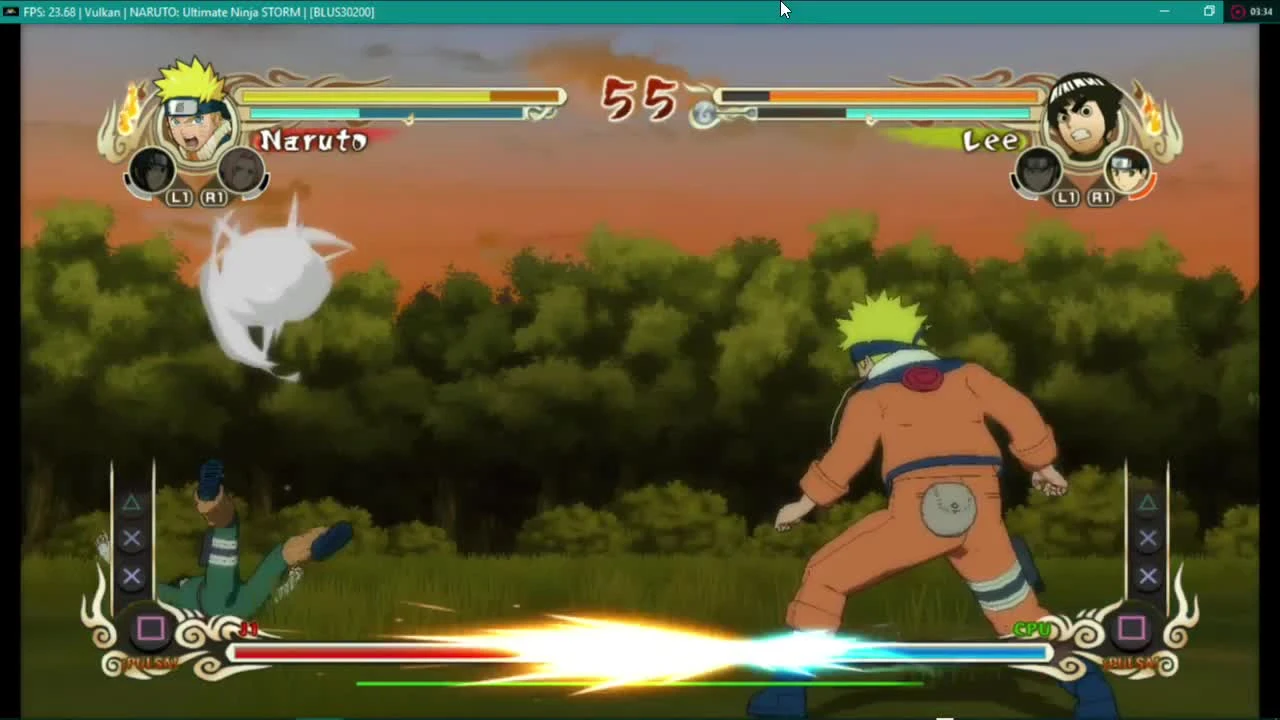Click the red recording indicator near the clock
Viewport: 1280px width, 720px height.
tap(1240, 11)
